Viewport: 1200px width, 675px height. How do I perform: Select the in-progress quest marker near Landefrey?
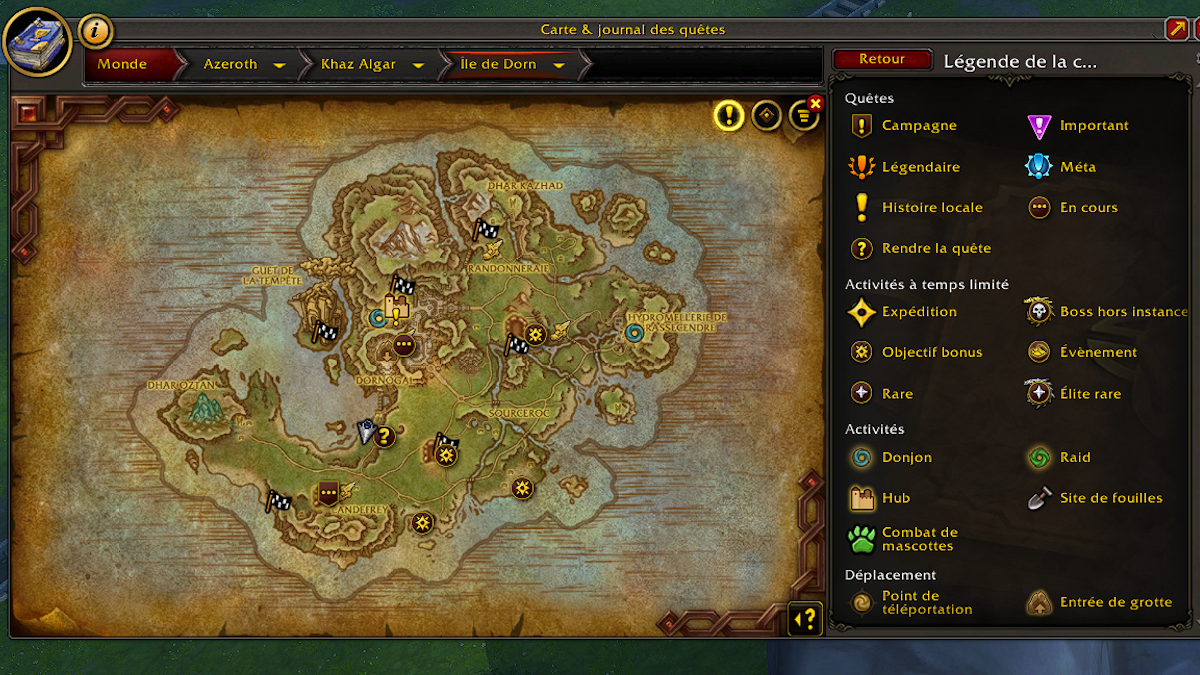pyautogui.click(x=327, y=492)
